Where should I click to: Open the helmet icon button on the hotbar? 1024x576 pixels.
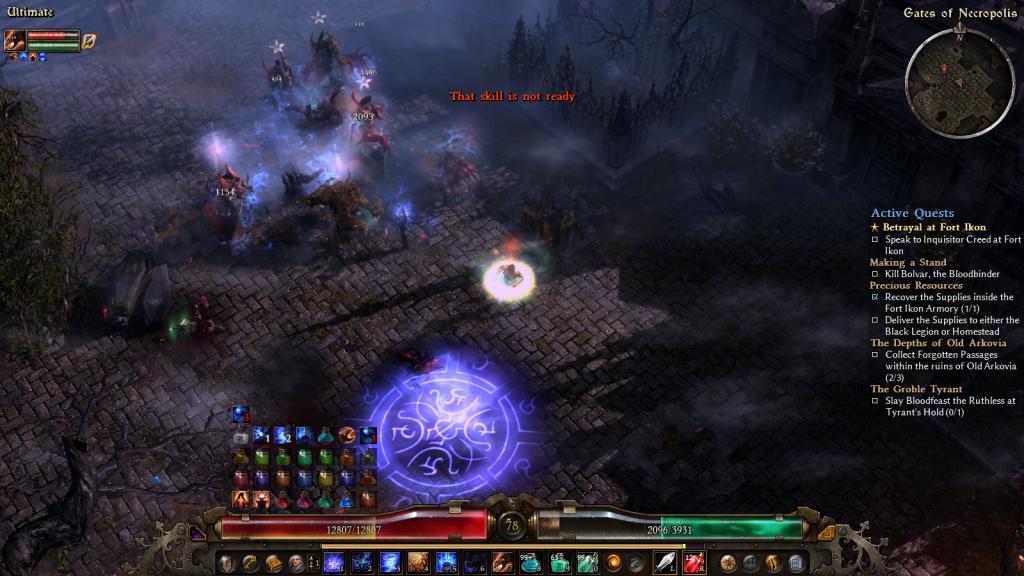click(226, 563)
